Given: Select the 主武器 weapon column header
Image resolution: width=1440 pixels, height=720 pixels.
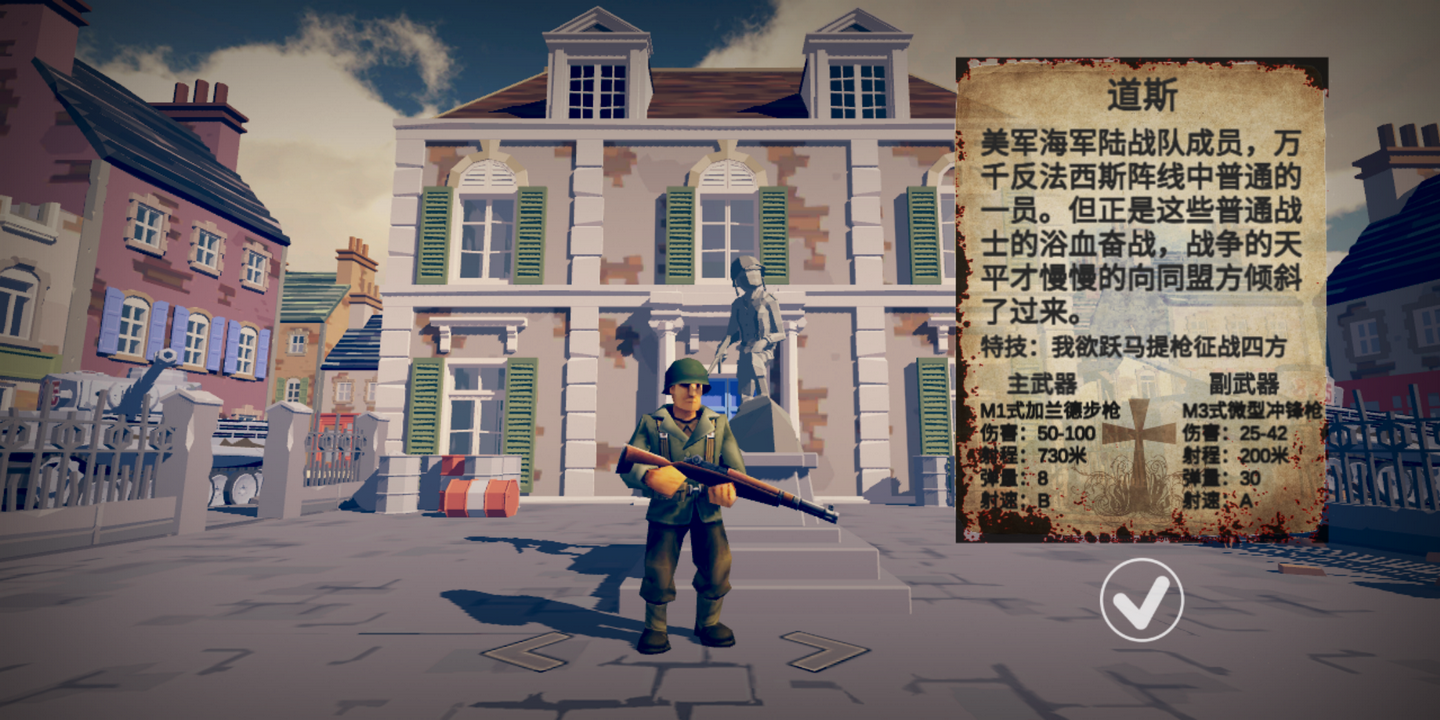Looking at the screenshot, I should click(x=1040, y=385).
